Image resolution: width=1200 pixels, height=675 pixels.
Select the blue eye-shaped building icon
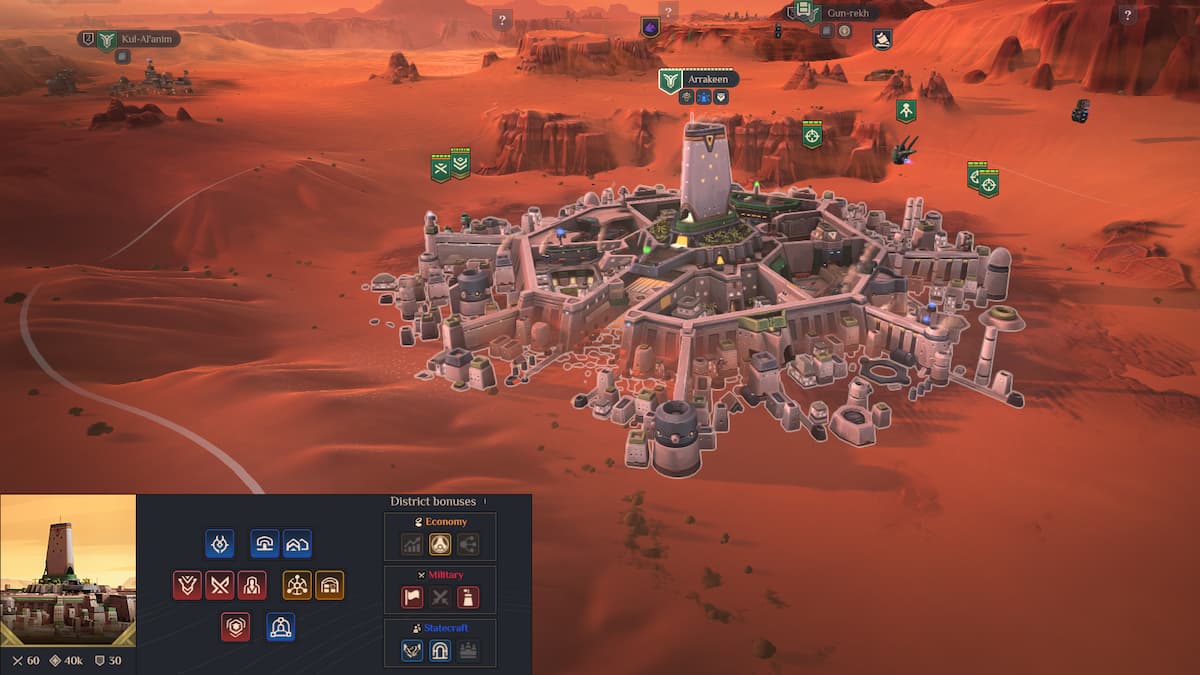(x=220, y=543)
